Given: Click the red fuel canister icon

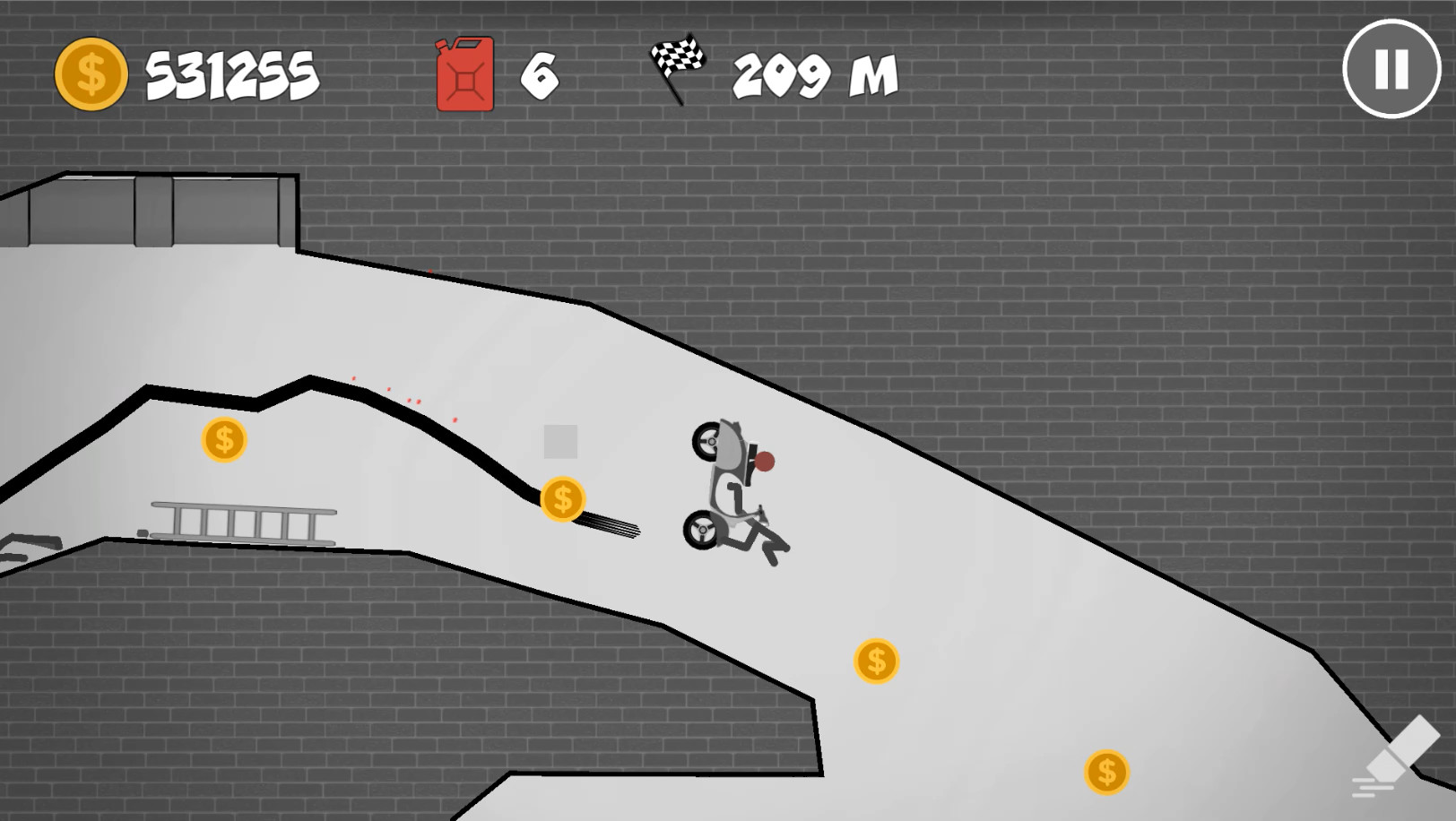Looking at the screenshot, I should (x=463, y=75).
